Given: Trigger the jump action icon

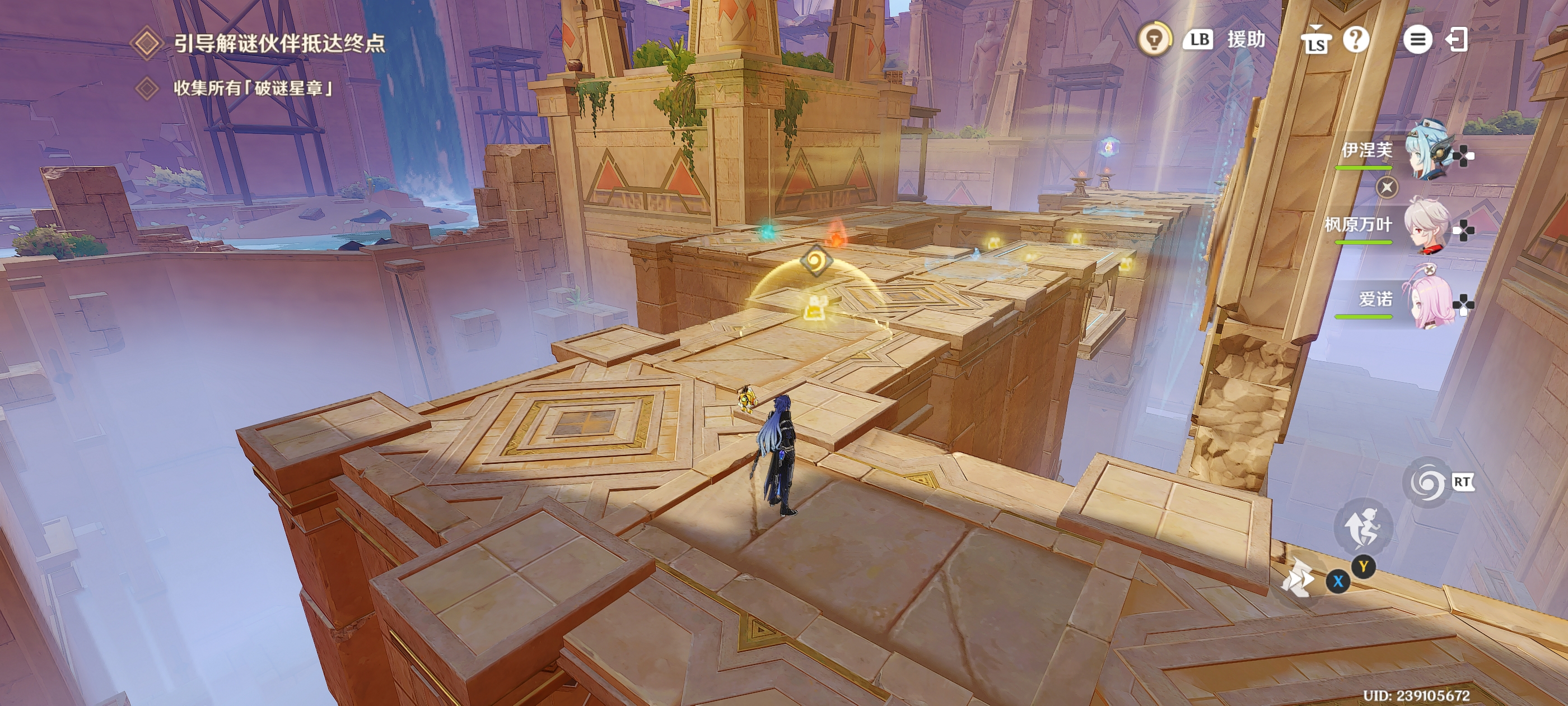Looking at the screenshot, I should [x=1364, y=527].
